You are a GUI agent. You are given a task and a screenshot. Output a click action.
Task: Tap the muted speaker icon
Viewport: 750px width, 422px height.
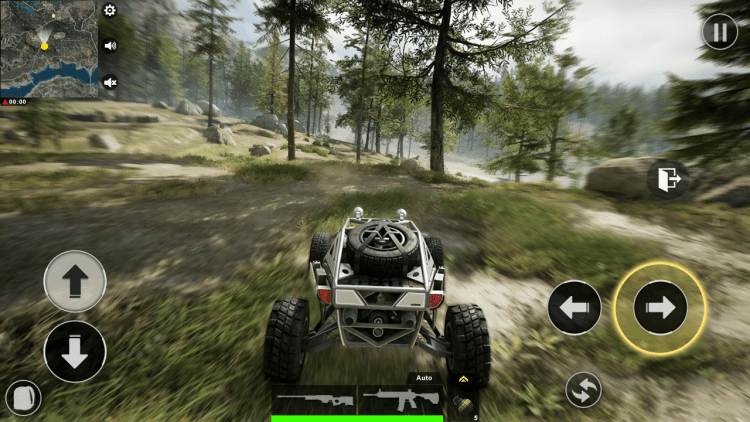click(x=109, y=82)
